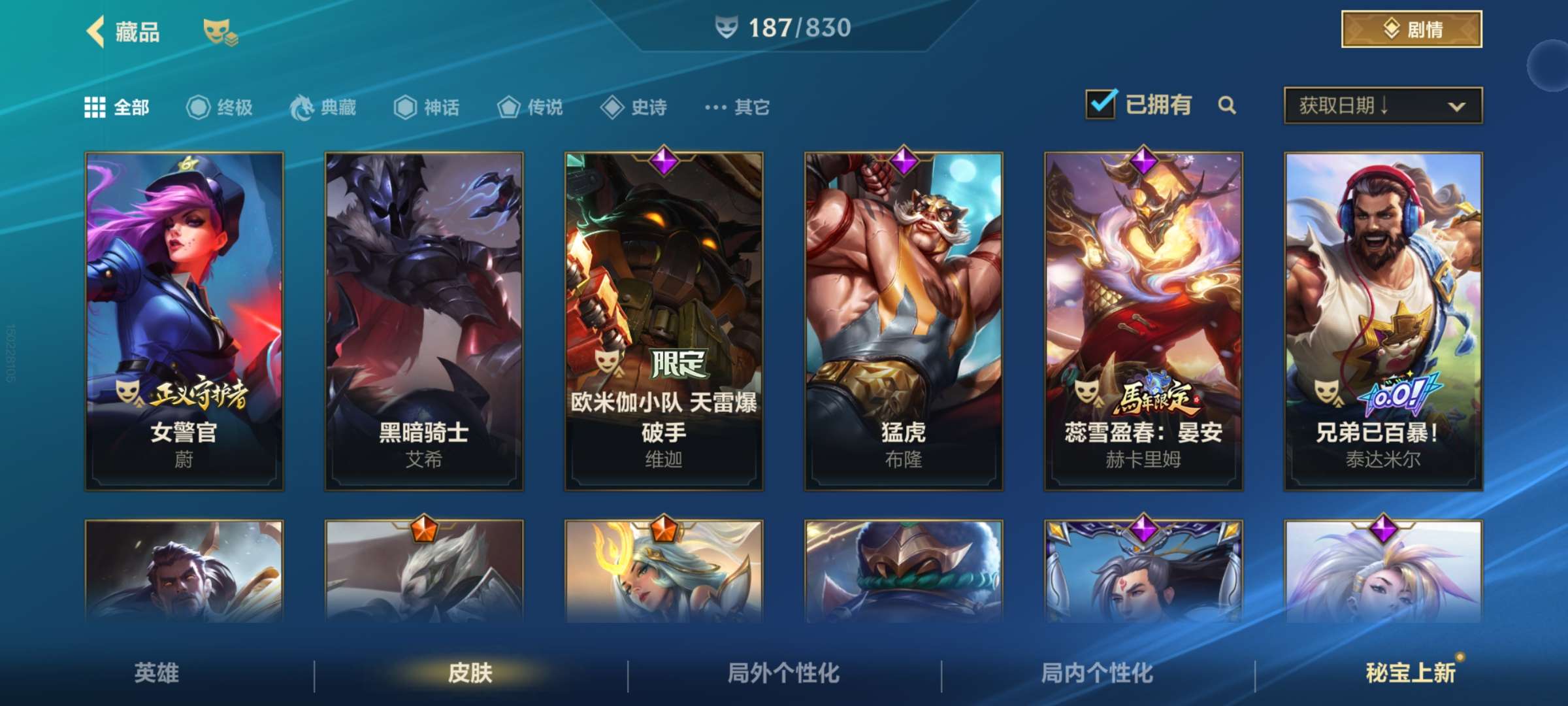Click the 史诗 diamond filter icon
Screen dimensions: 1568x706
point(611,108)
